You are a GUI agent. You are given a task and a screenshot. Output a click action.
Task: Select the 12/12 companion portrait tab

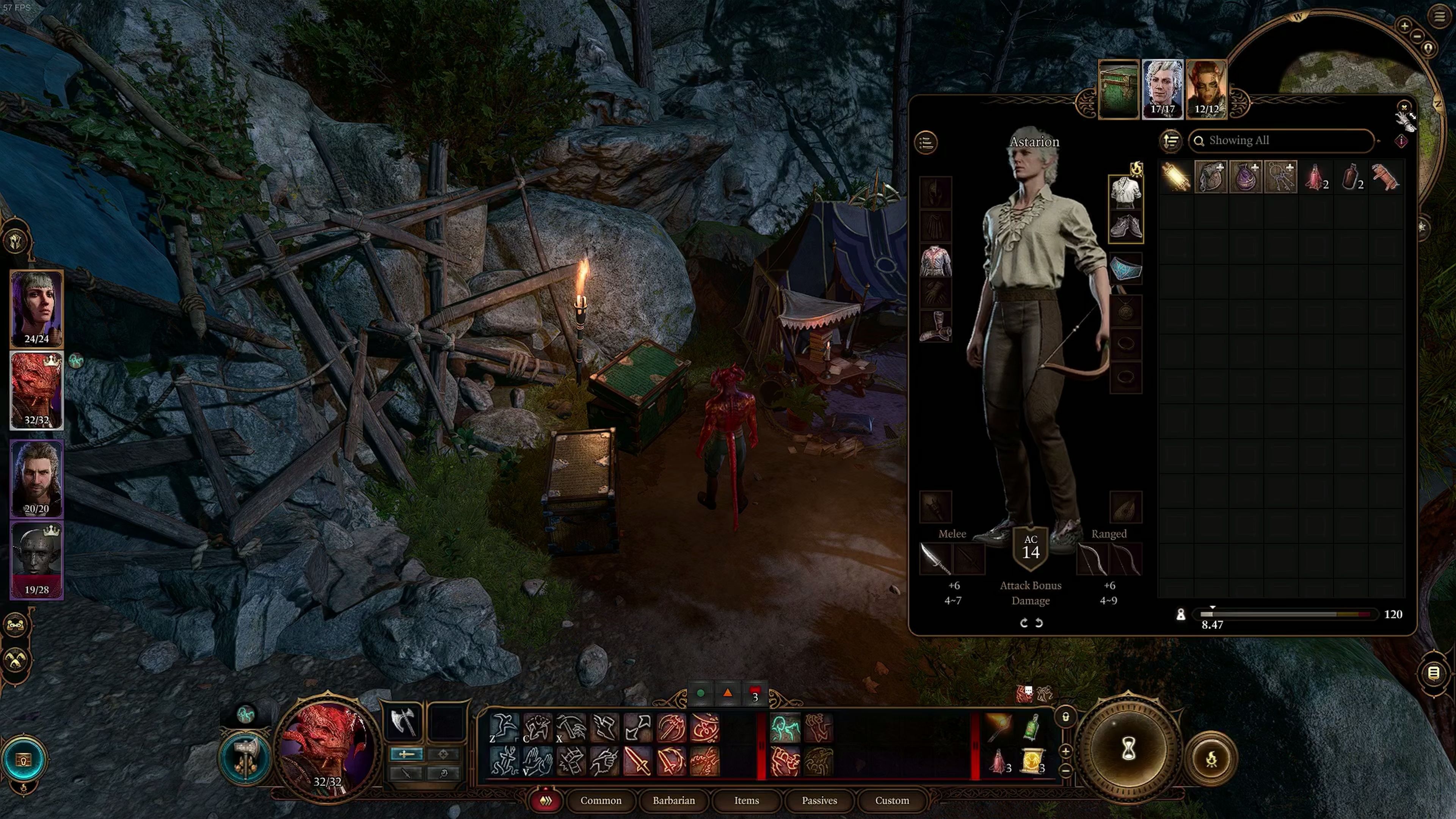[x=1206, y=89]
